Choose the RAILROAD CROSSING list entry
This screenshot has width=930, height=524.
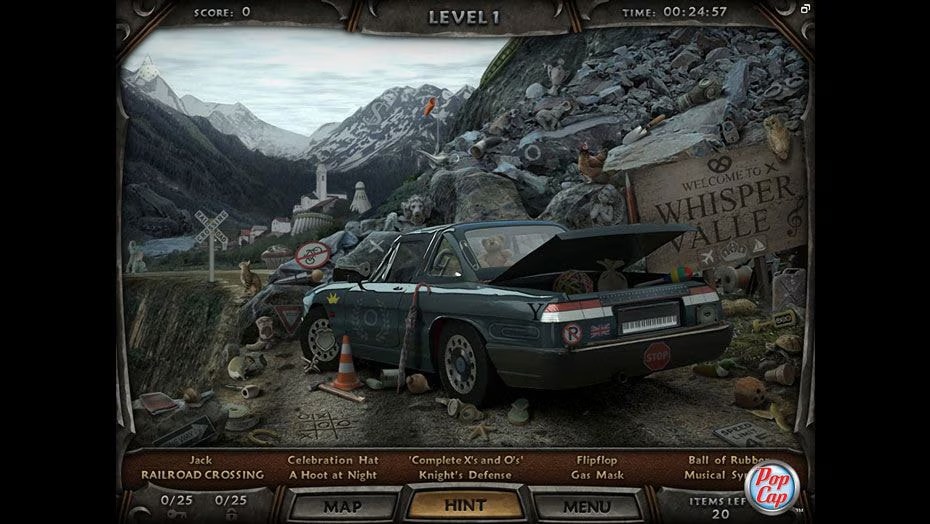pos(202,475)
